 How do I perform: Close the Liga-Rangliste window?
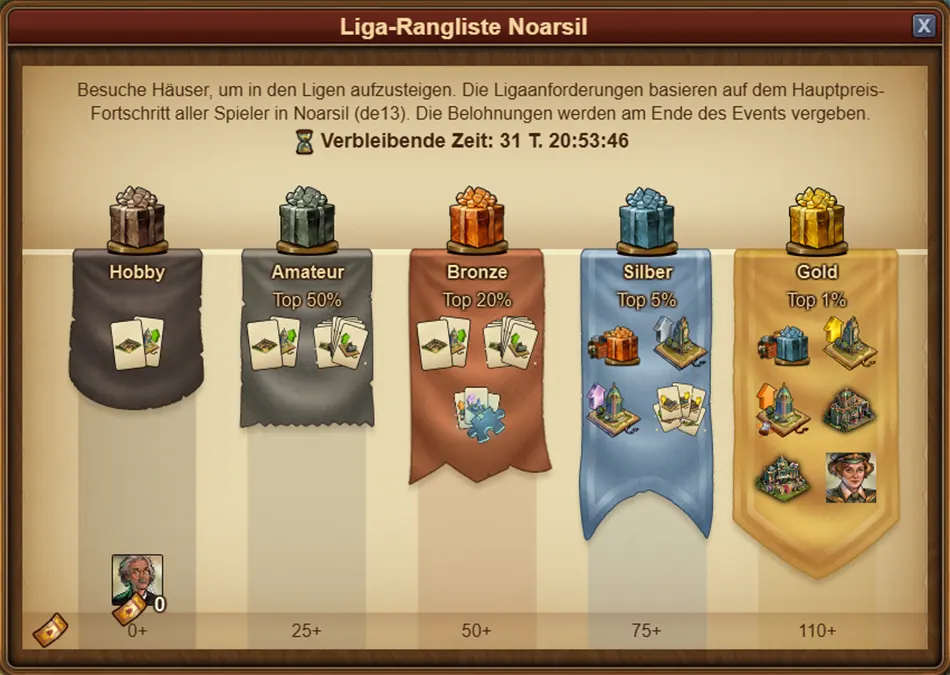(x=923, y=26)
